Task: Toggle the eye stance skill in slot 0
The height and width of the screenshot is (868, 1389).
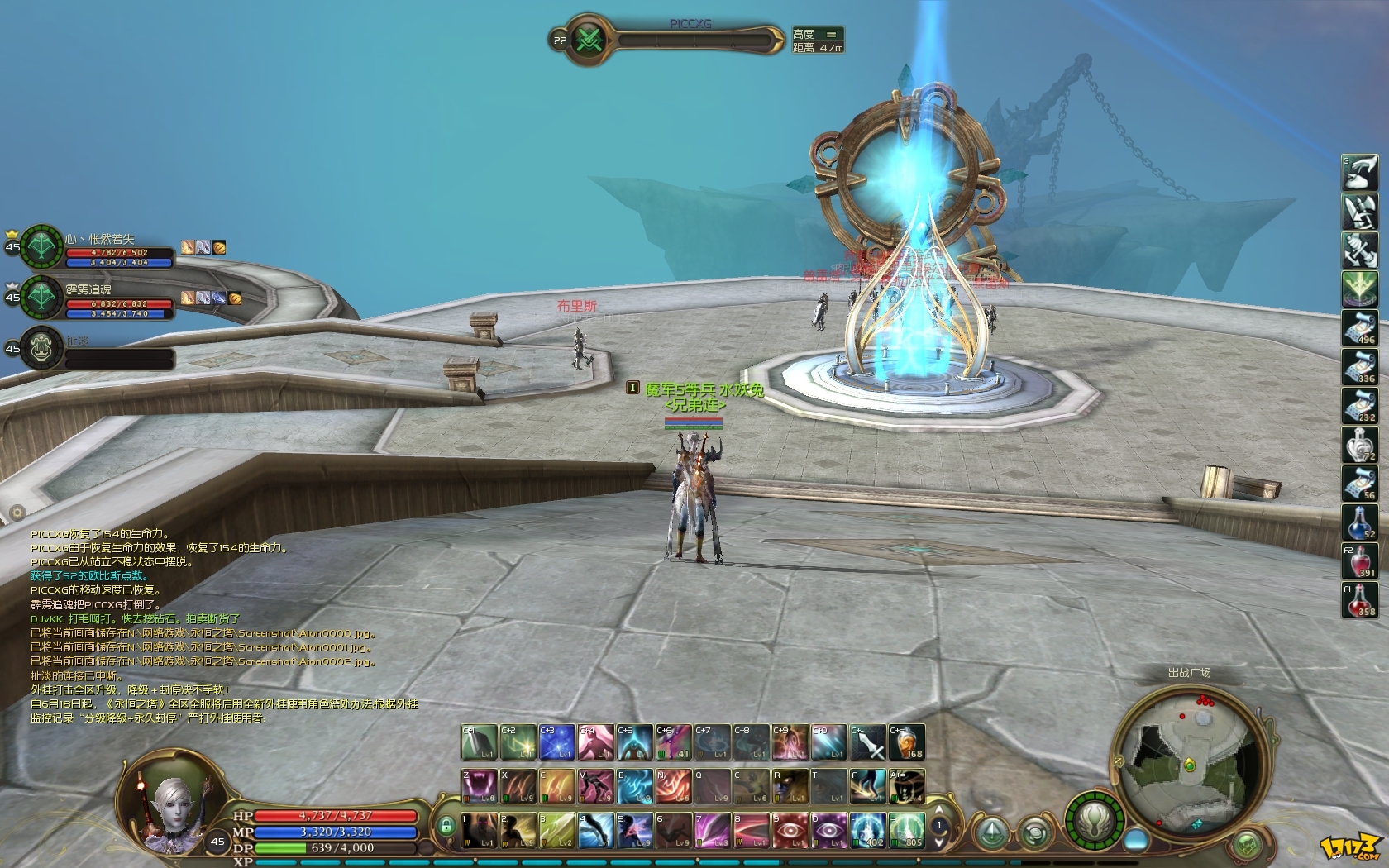Action: [828, 831]
